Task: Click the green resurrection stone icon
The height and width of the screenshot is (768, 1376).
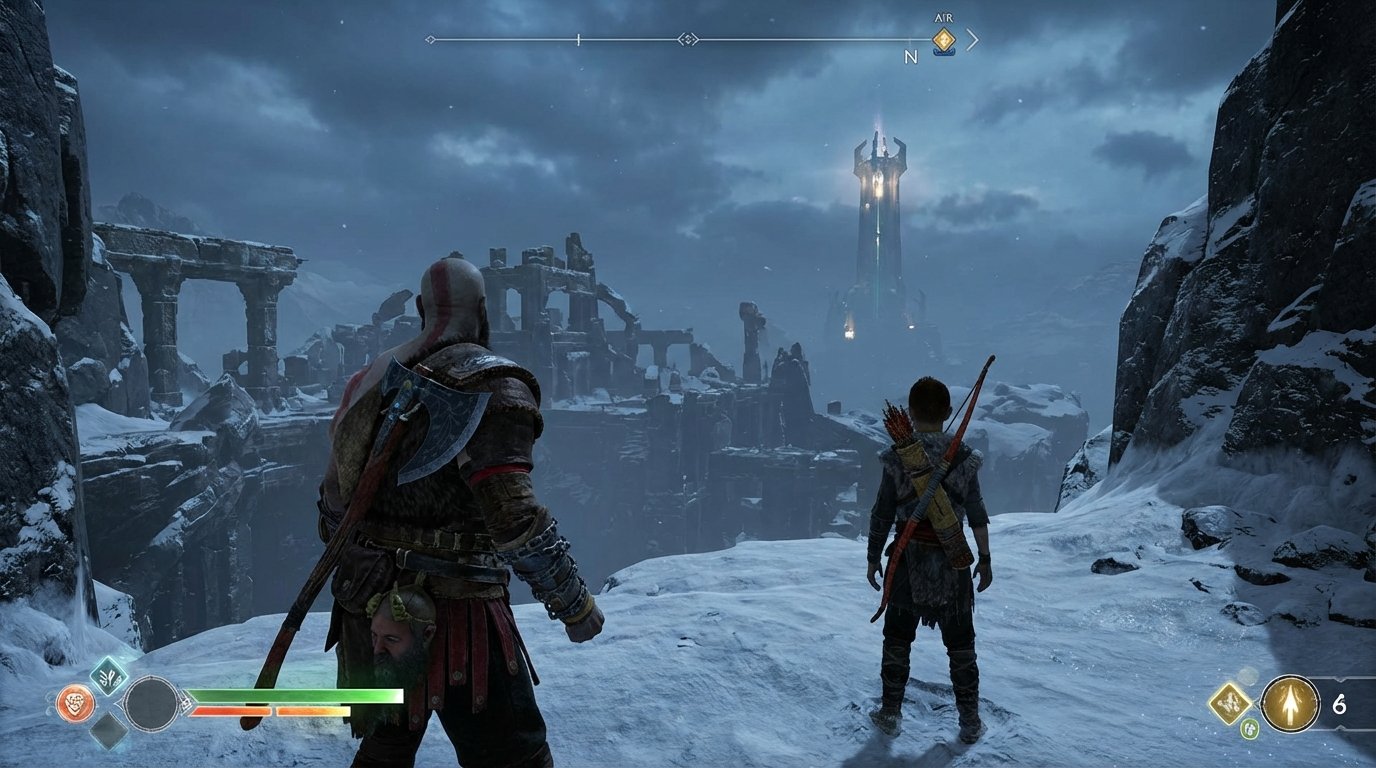Action: 1250,728
